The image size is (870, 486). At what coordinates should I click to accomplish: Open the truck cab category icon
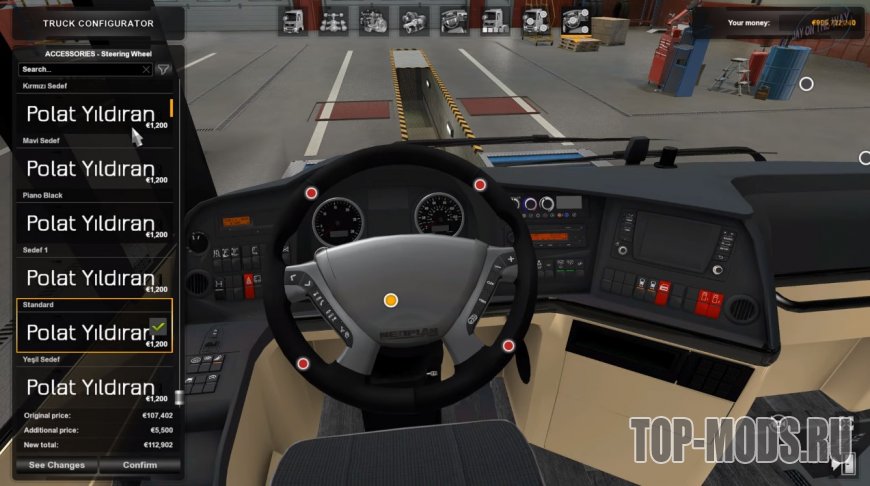(x=293, y=19)
